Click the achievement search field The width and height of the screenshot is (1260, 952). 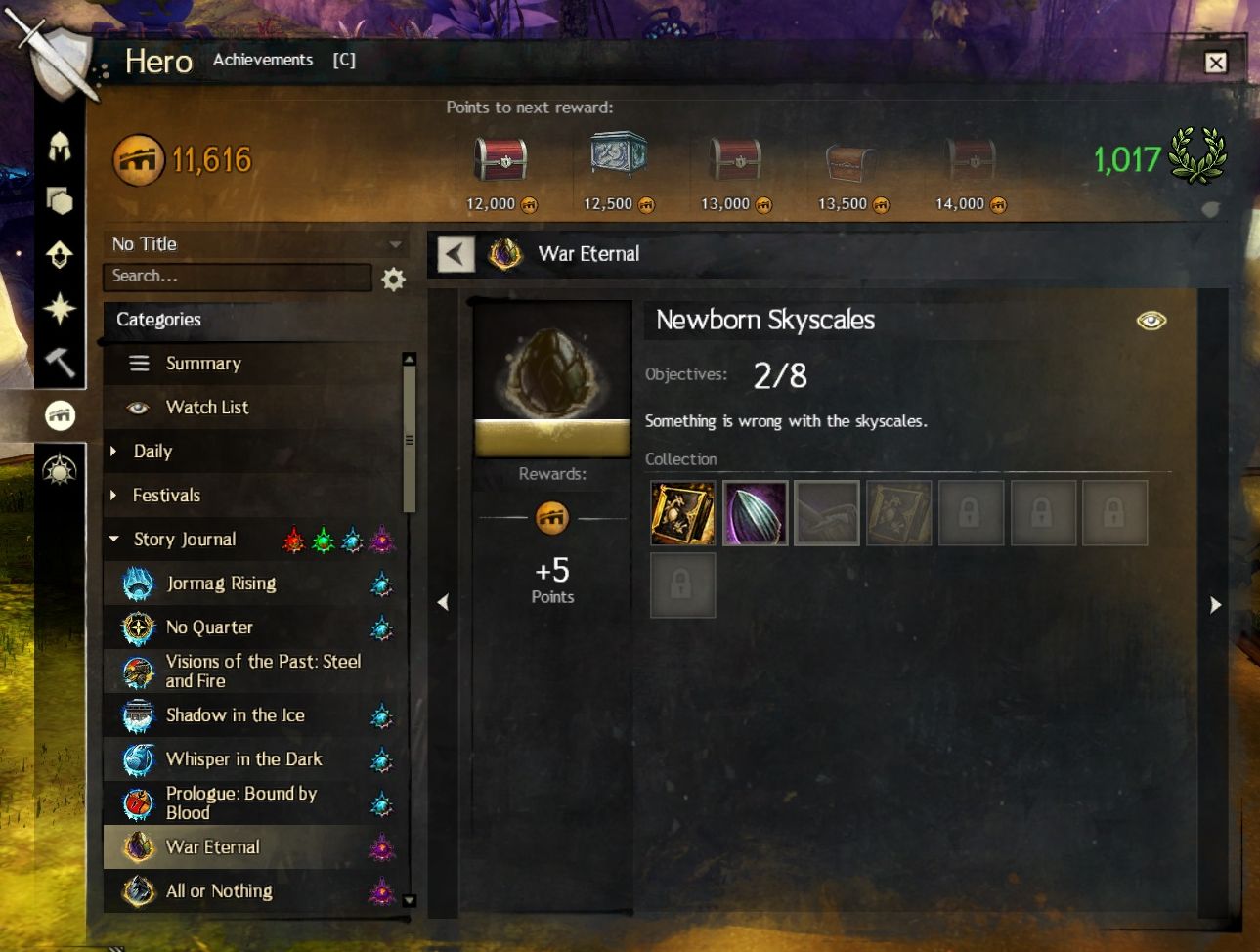click(x=238, y=277)
